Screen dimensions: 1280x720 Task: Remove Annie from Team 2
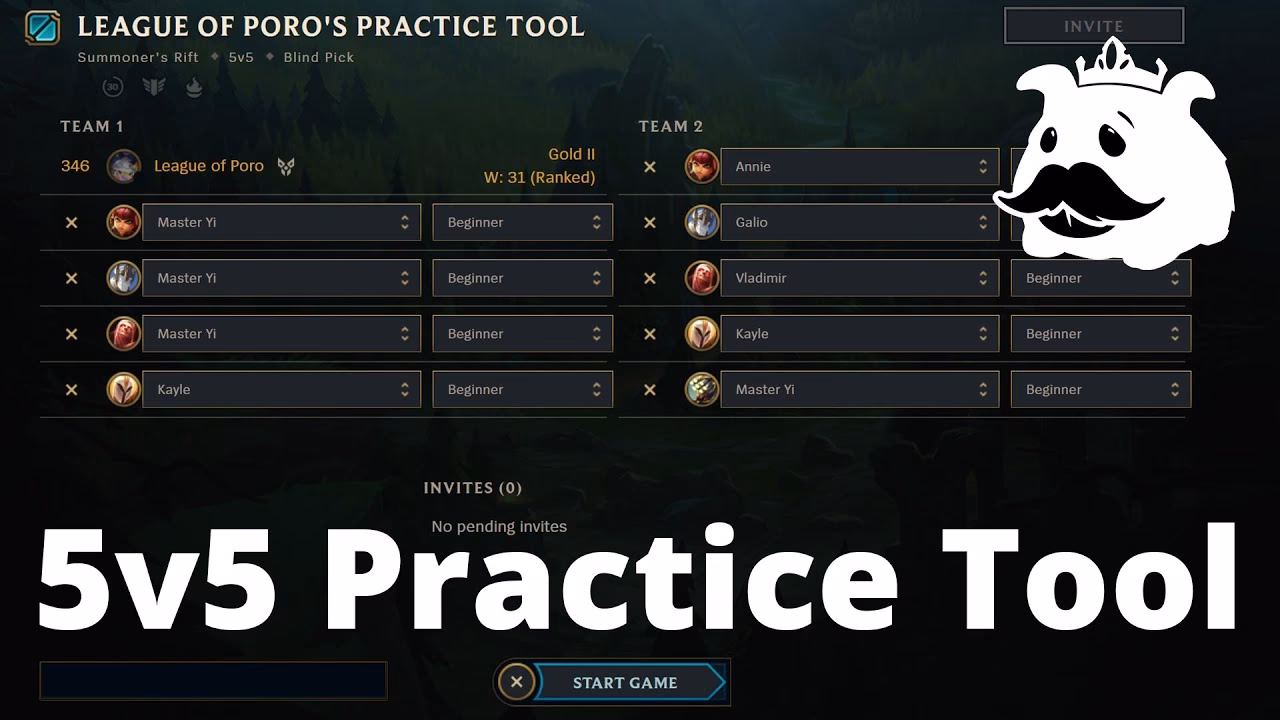[650, 166]
